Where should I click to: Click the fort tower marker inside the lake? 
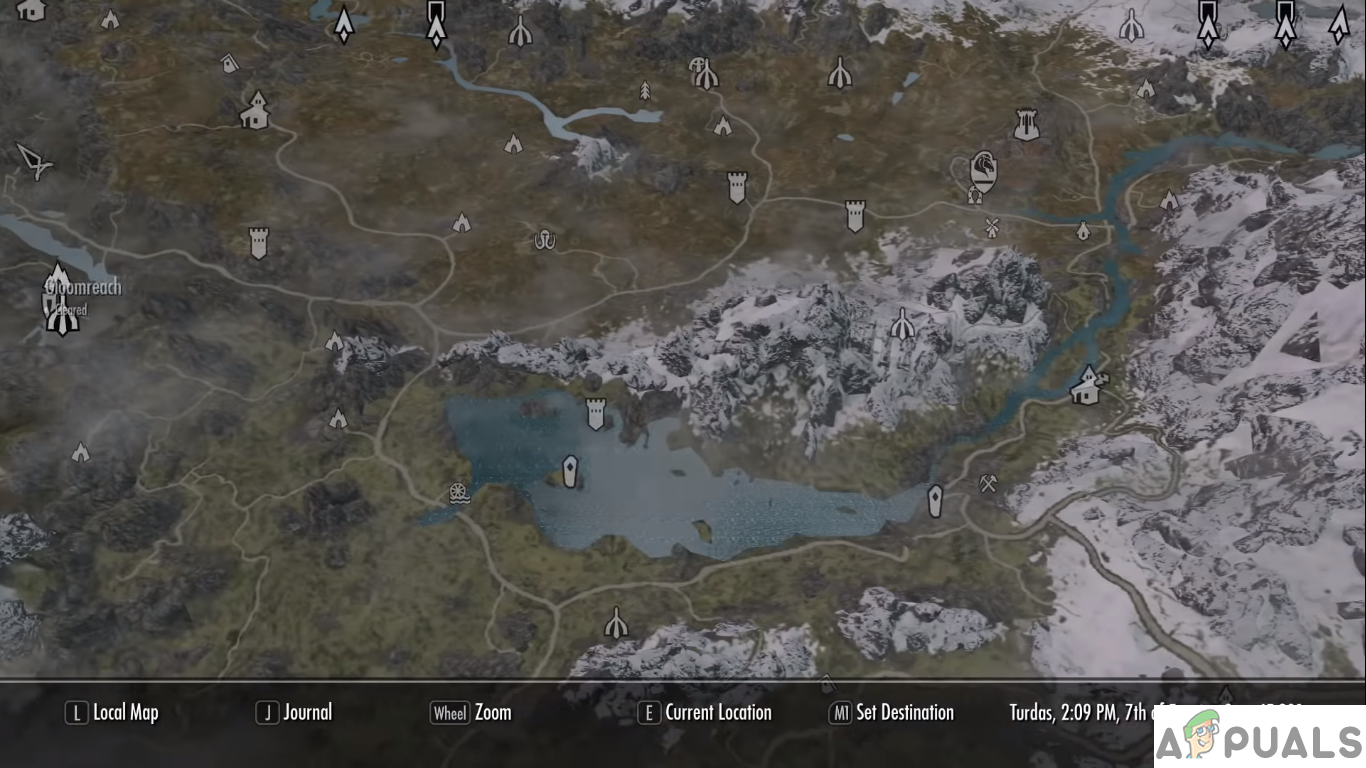click(x=596, y=412)
